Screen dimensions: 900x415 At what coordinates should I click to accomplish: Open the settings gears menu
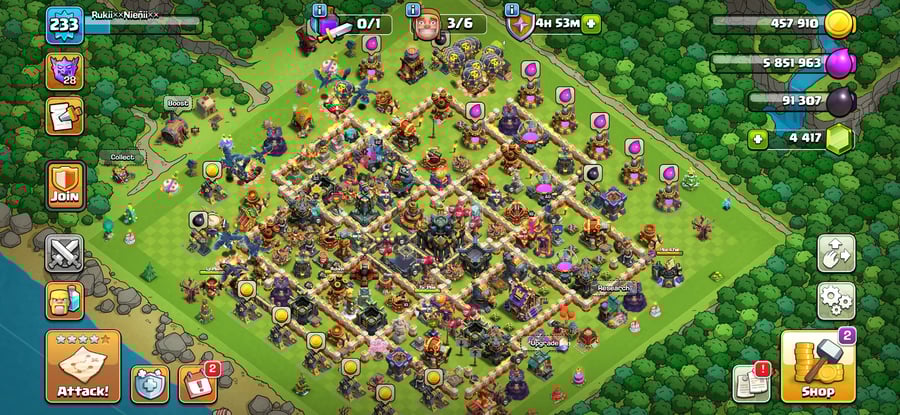click(x=836, y=299)
